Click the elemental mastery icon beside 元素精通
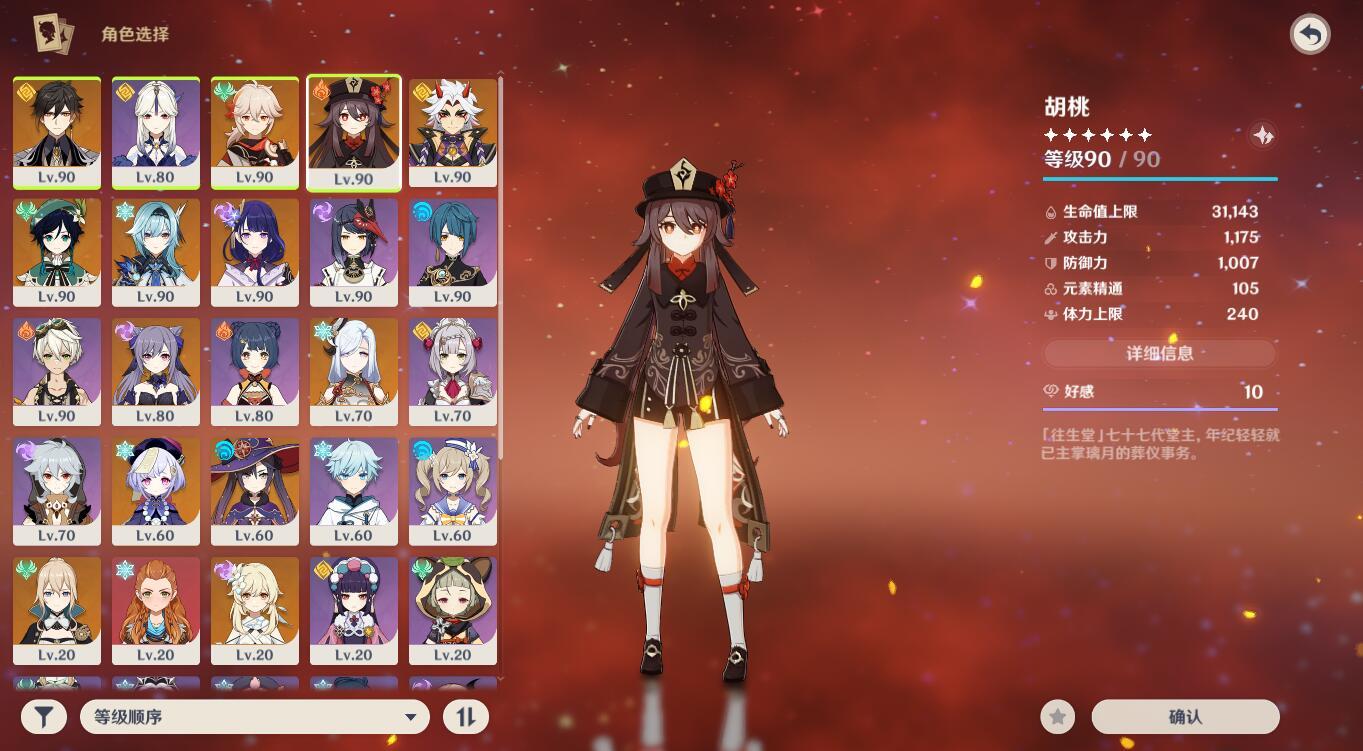Image resolution: width=1363 pixels, height=751 pixels. (x=1051, y=289)
